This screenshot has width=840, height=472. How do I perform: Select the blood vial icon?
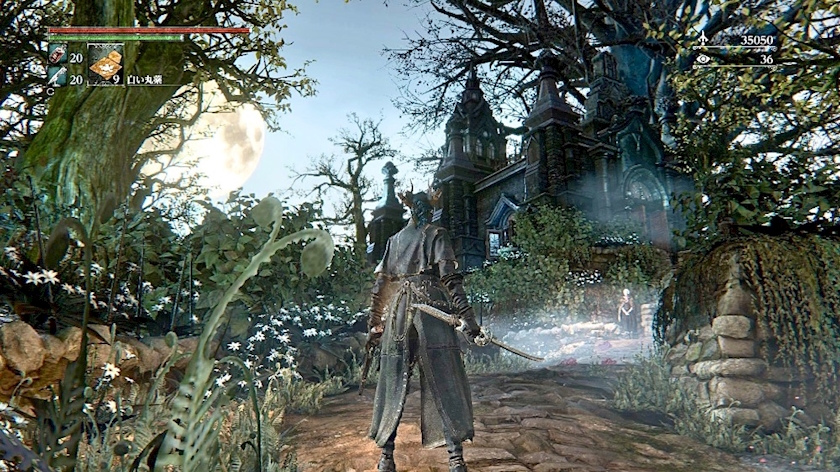point(57,55)
